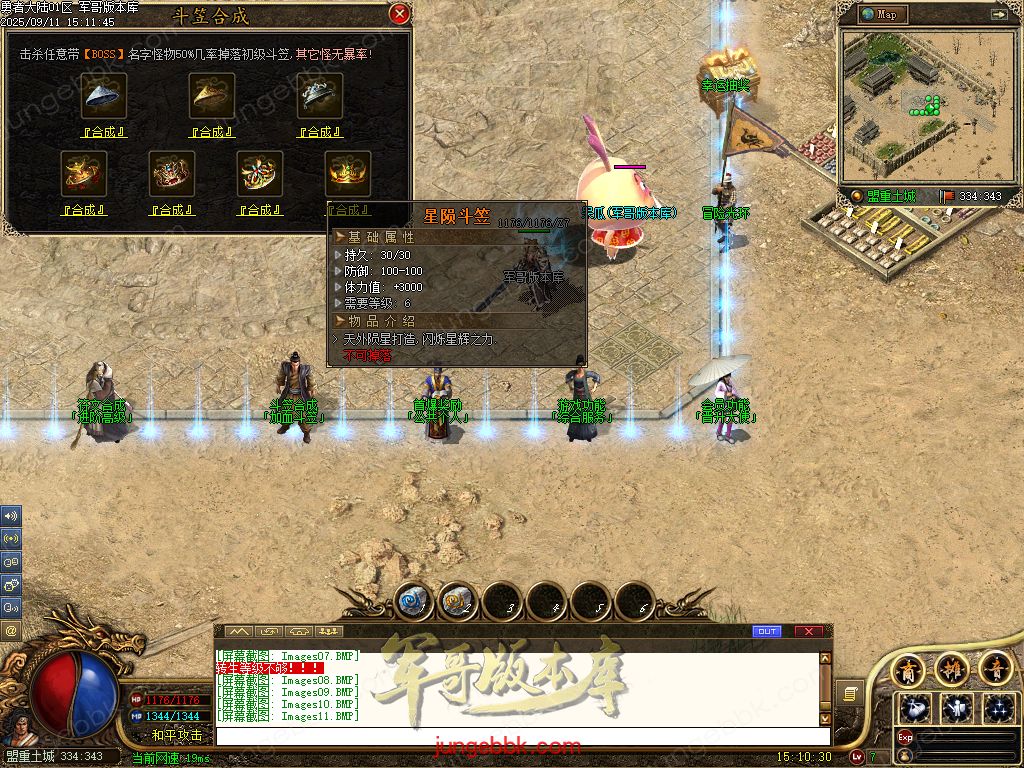Click 合成 under the silver winged hat

[319, 132]
